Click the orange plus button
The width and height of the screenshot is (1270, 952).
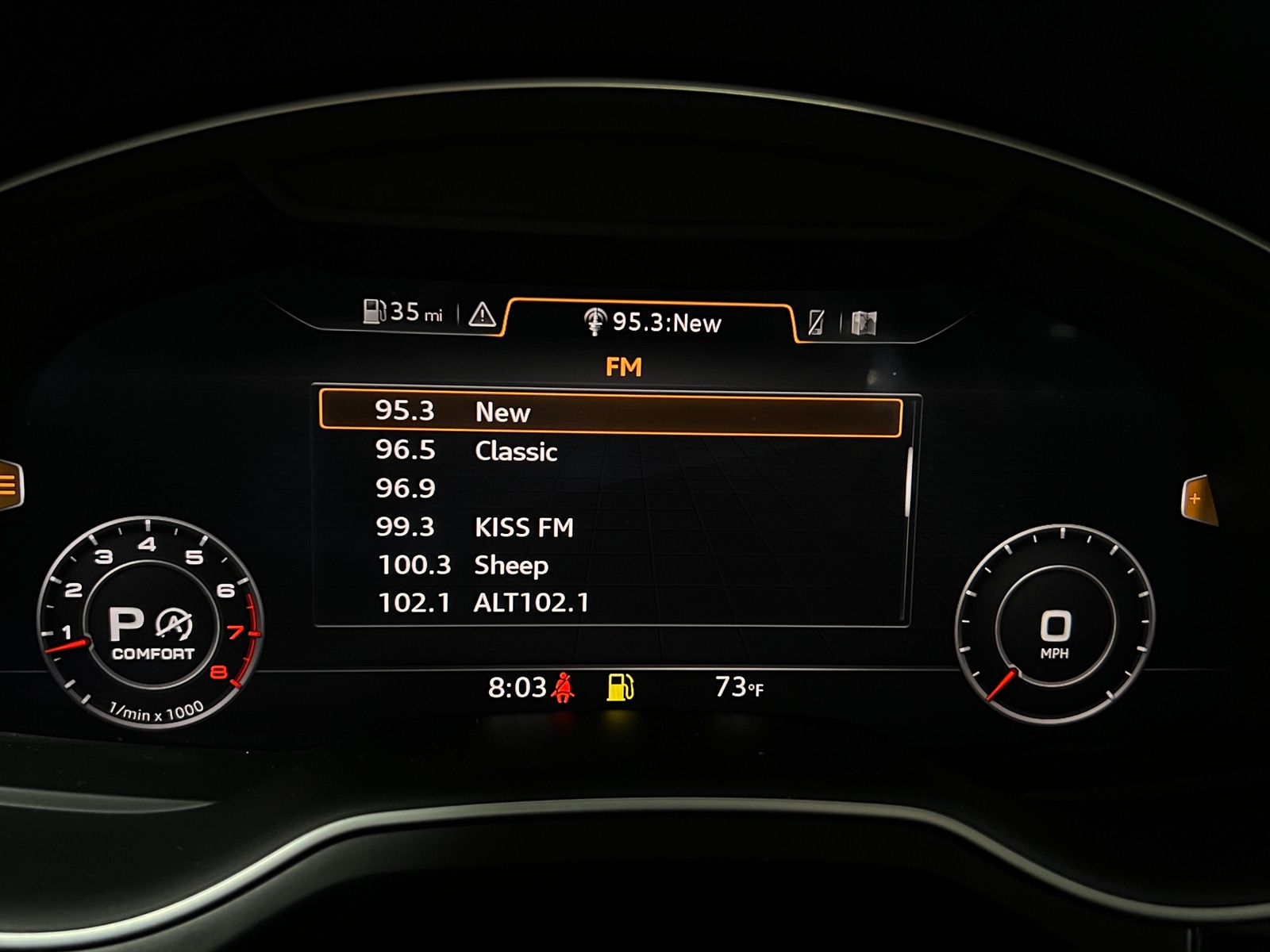tap(1195, 499)
